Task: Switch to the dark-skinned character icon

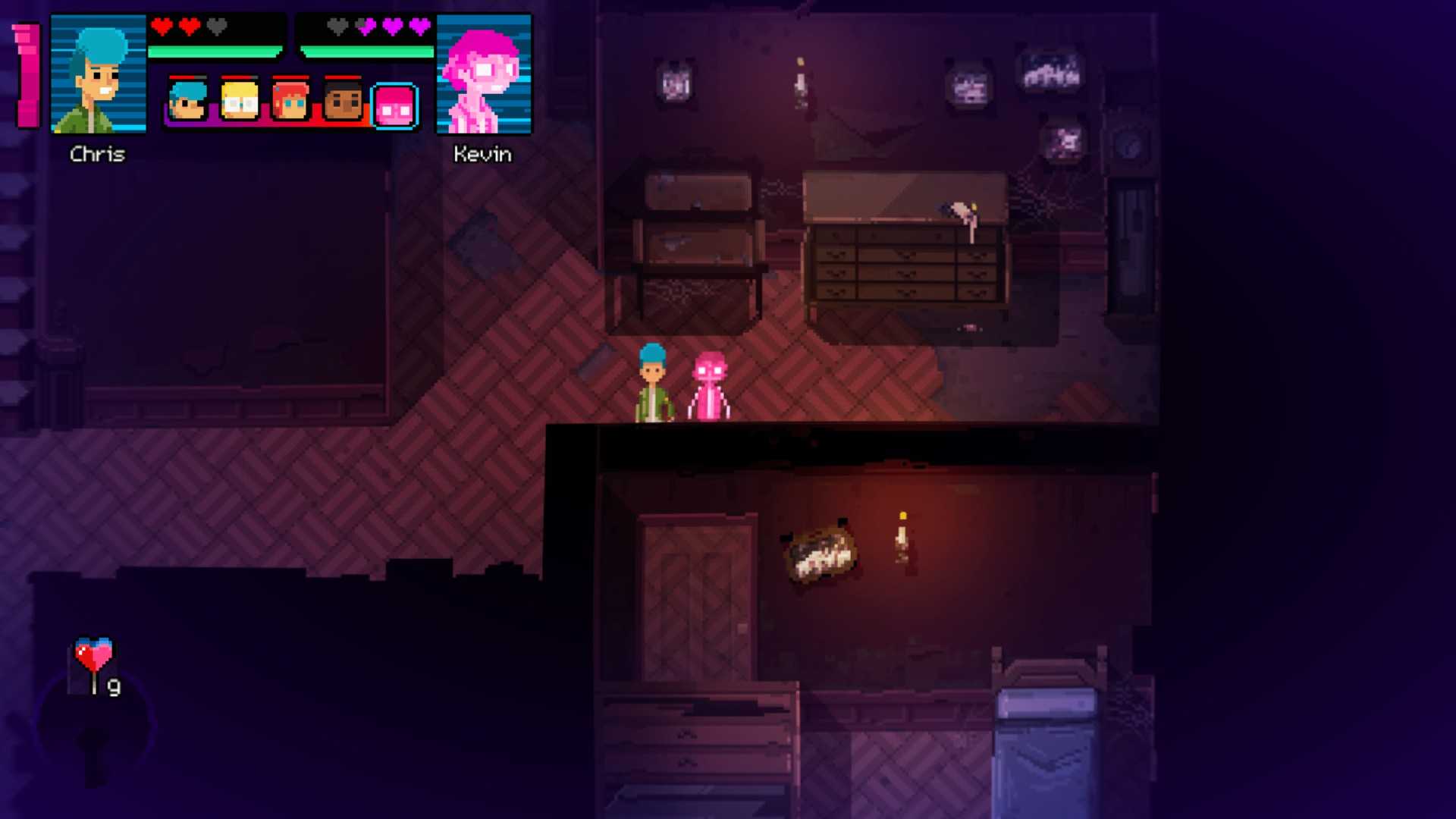Action: [x=343, y=101]
